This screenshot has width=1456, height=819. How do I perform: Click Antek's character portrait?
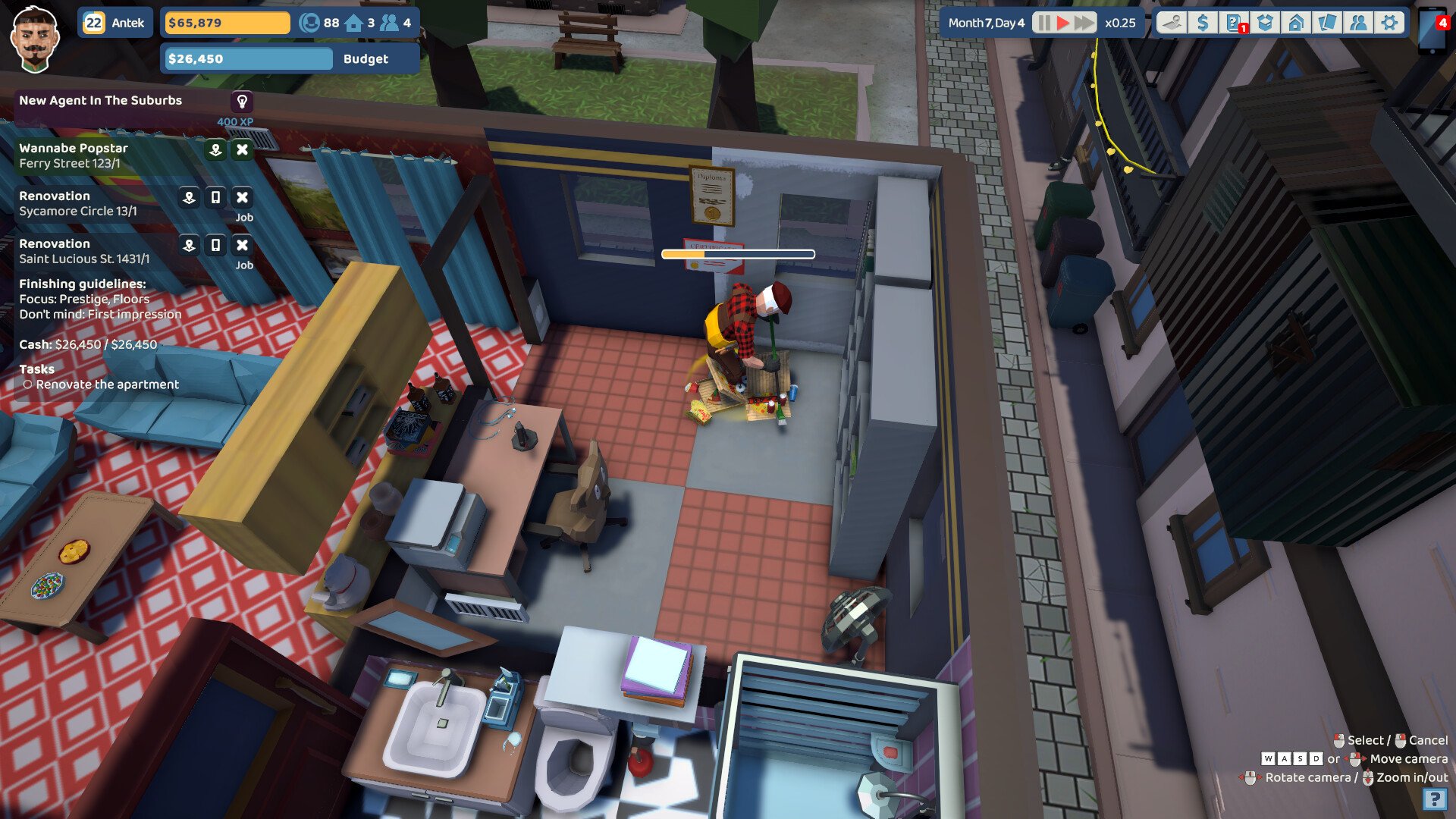click(35, 39)
